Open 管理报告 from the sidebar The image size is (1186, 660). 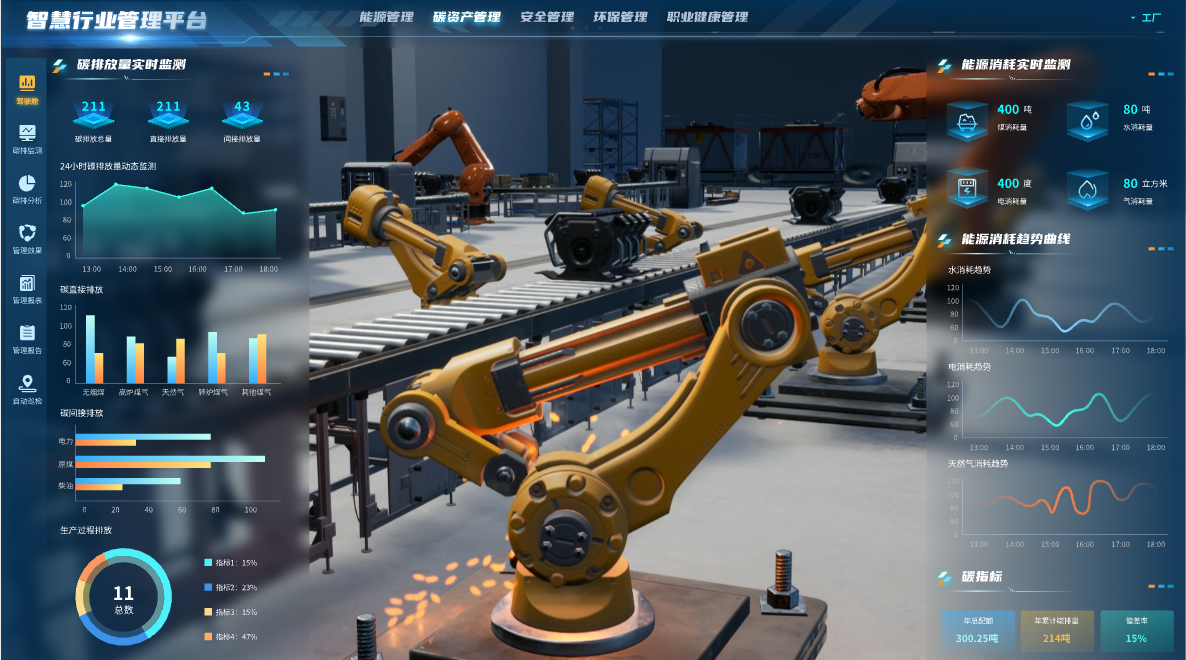[27, 339]
